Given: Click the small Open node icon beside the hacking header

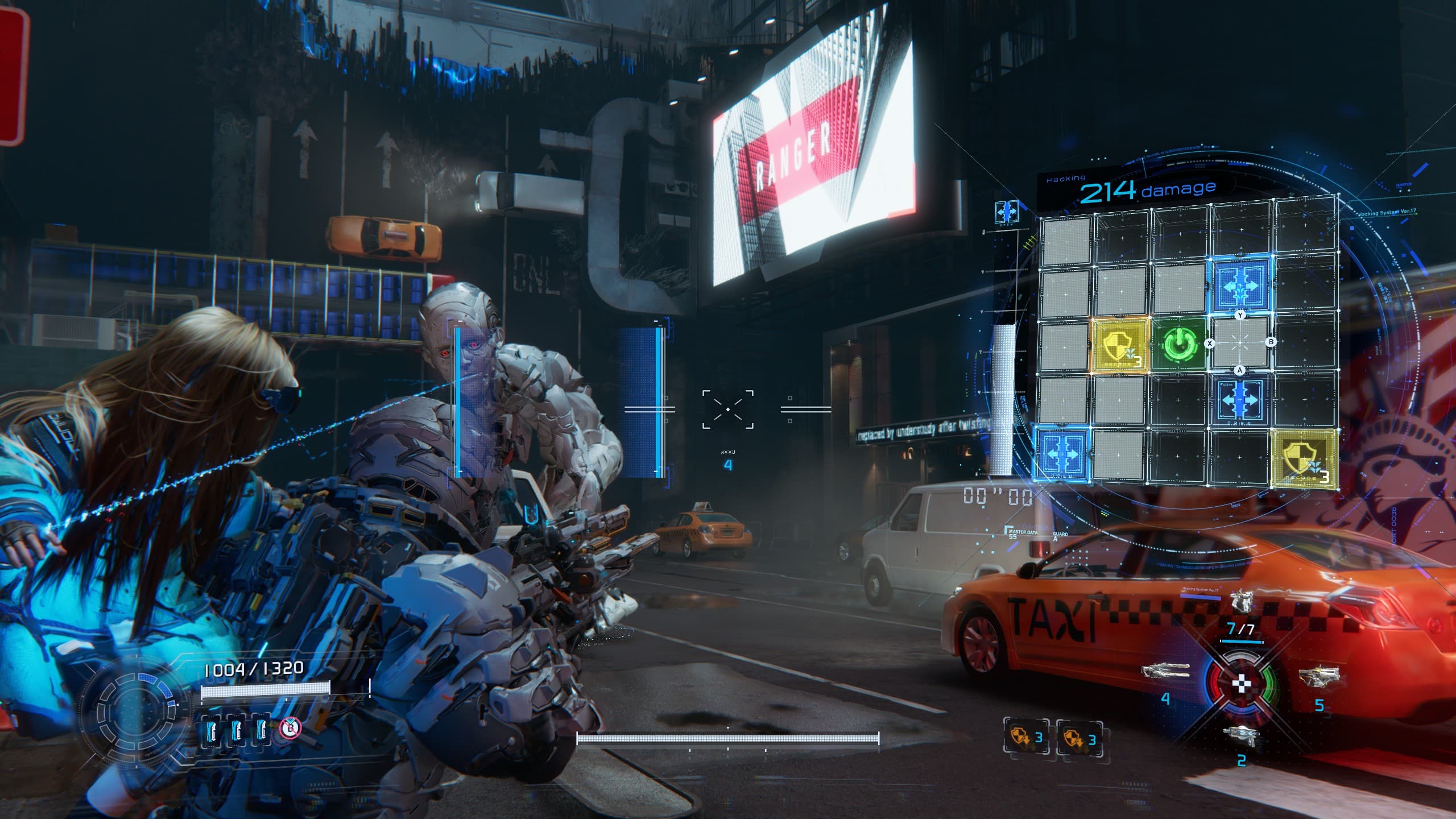Looking at the screenshot, I should [x=1006, y=212].
